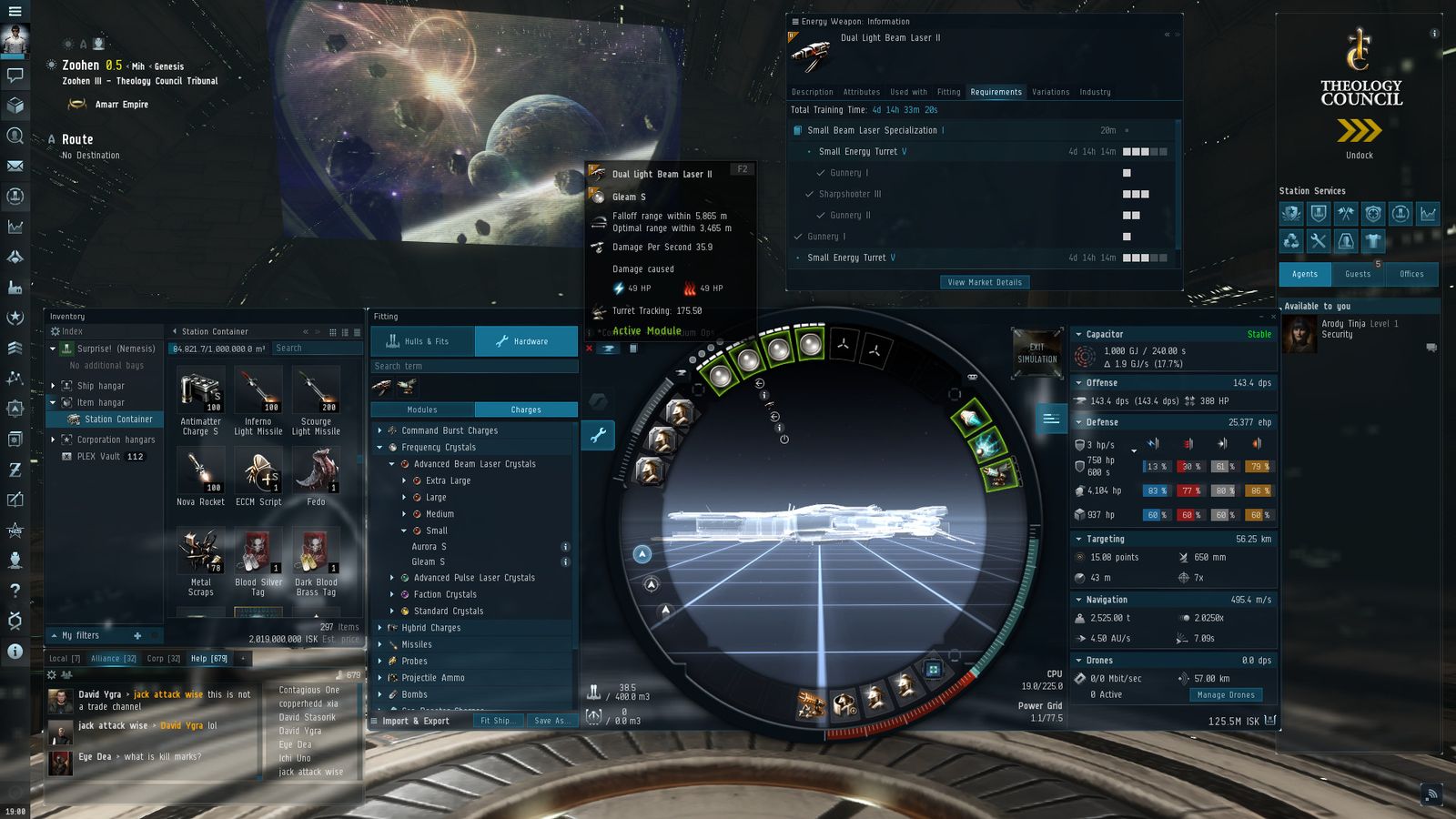Viewport: 1456px width, 819px height.
Task: Open the Guests tab in the station panel
Action: click(1358, 274)
